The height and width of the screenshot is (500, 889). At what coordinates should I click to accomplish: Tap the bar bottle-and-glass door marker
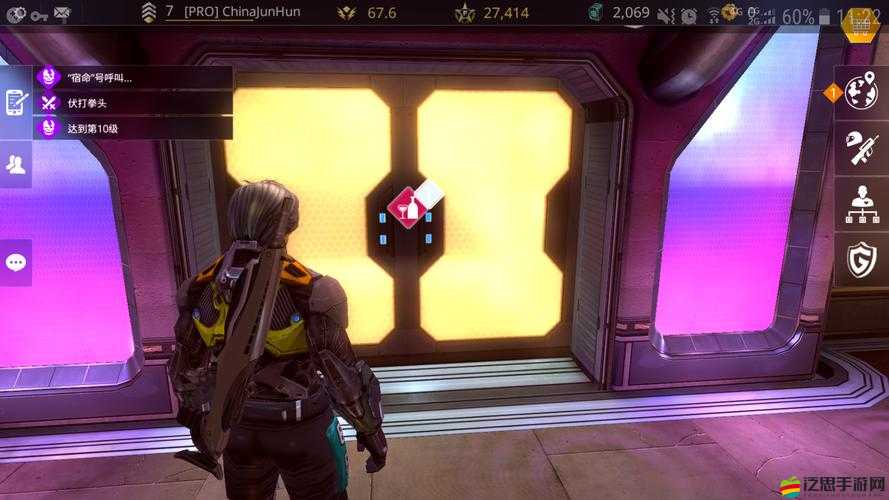click(411, 207)
